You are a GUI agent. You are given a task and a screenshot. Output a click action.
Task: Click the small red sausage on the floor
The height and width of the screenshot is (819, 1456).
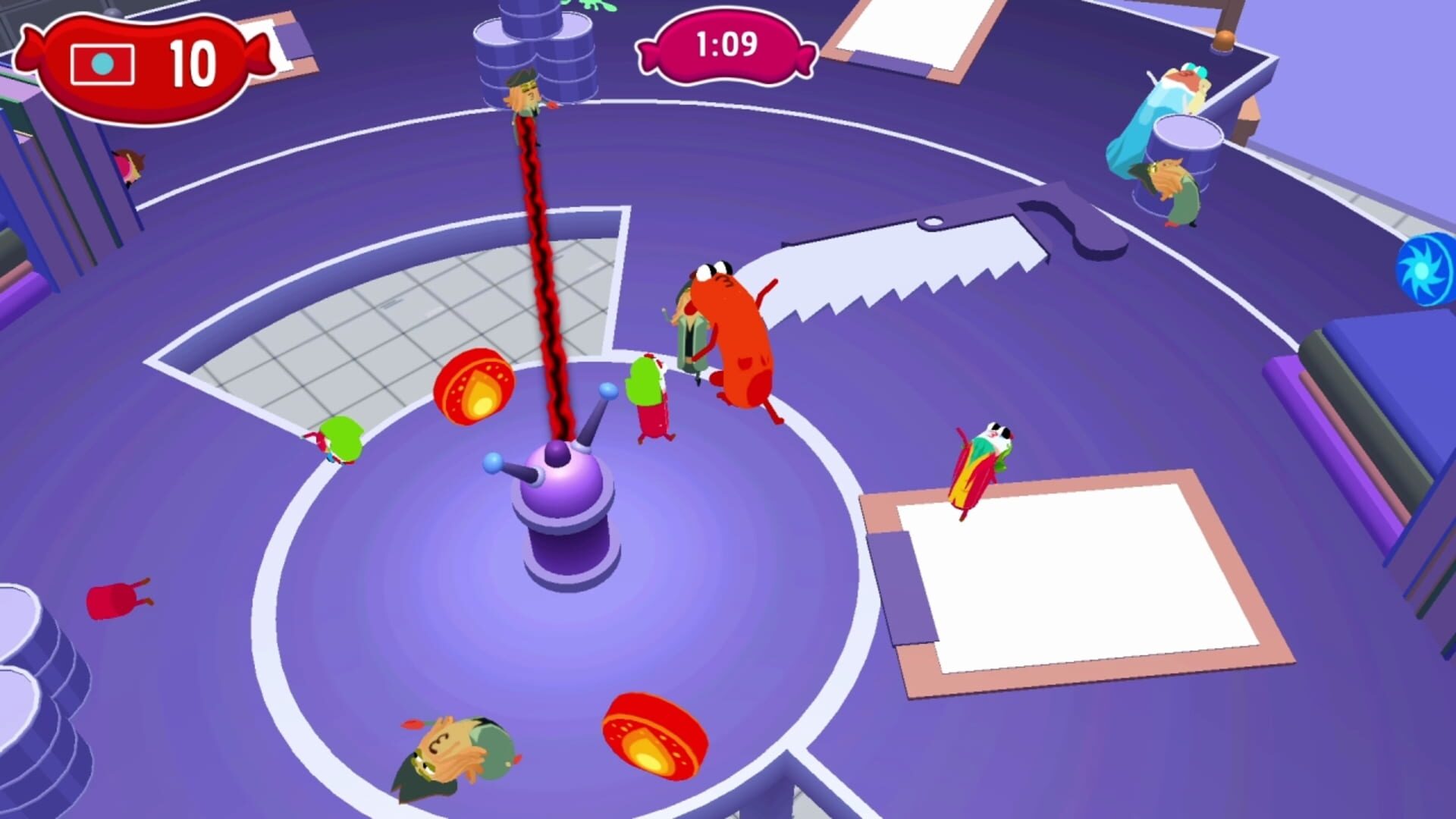[x=114, y=599]
